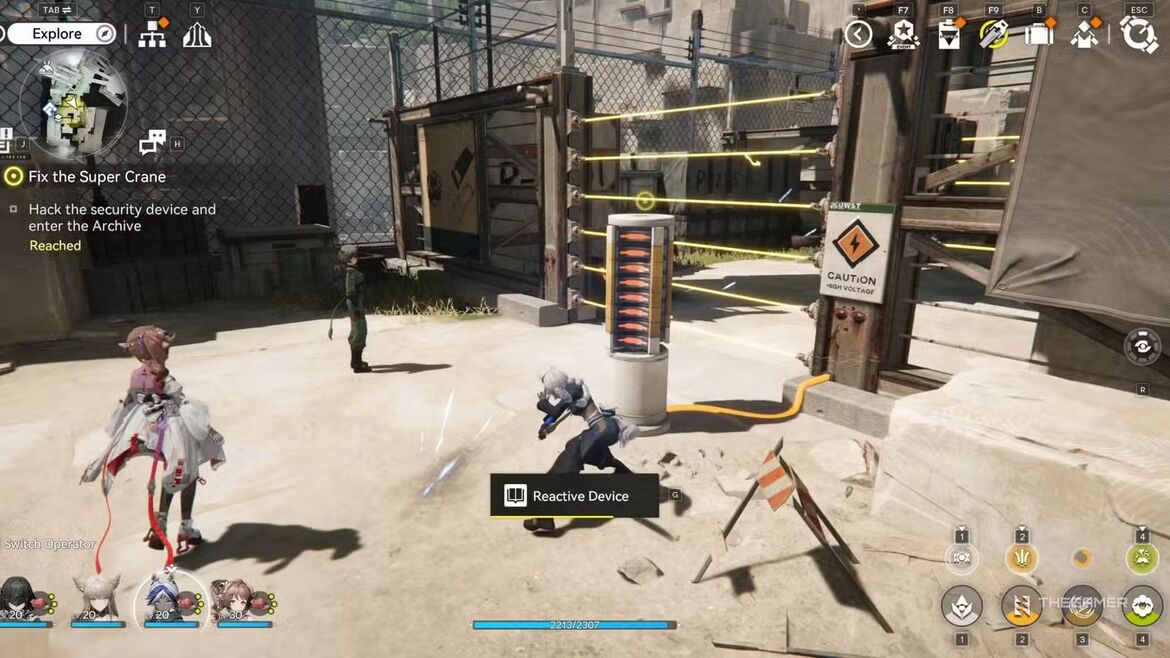This screenshot has width=1170, height=658.
Task: Activate the orange striped skill icon
Action: [x=1021, y=604]
